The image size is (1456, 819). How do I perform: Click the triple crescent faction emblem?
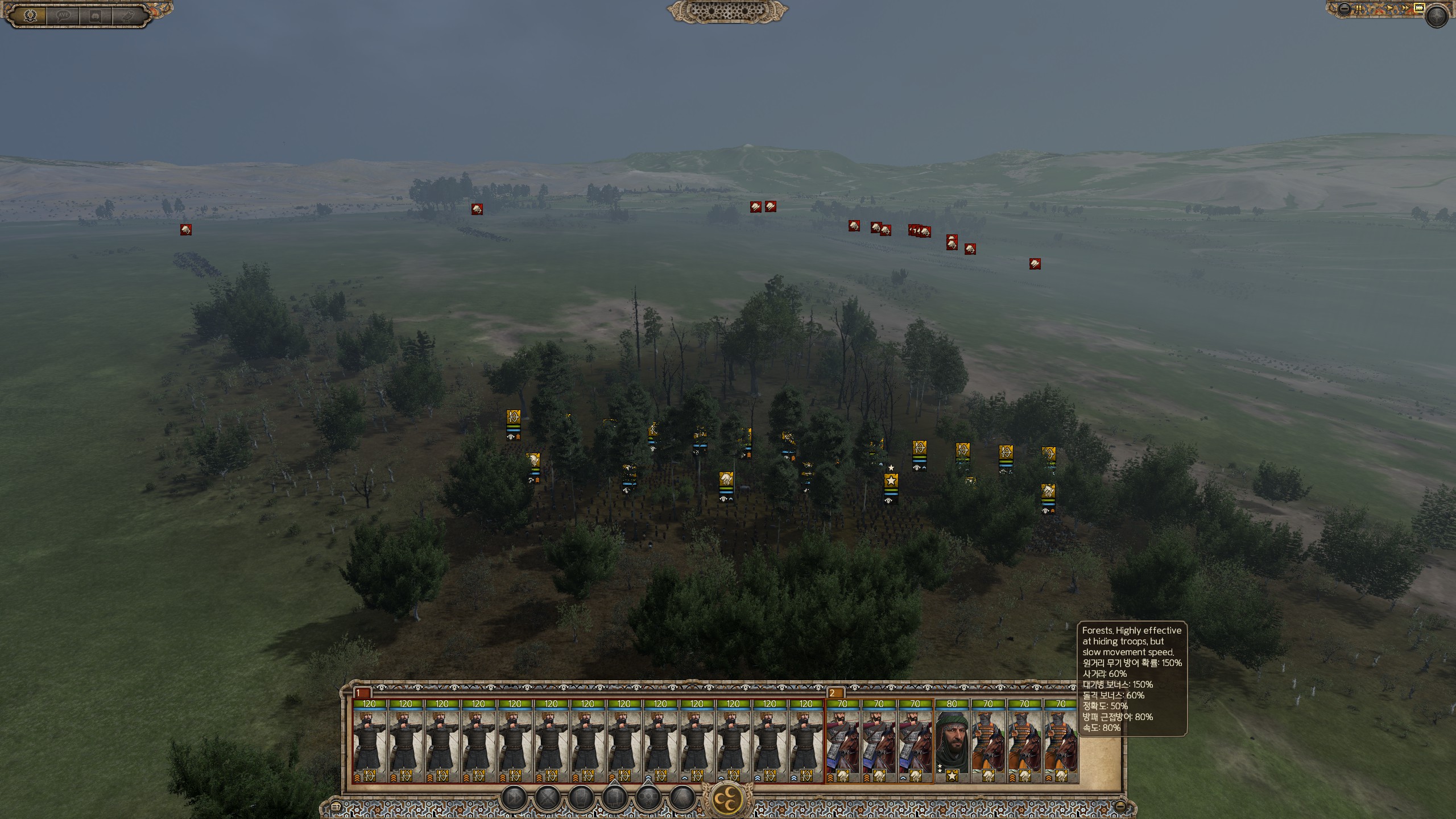coord(727,799)
